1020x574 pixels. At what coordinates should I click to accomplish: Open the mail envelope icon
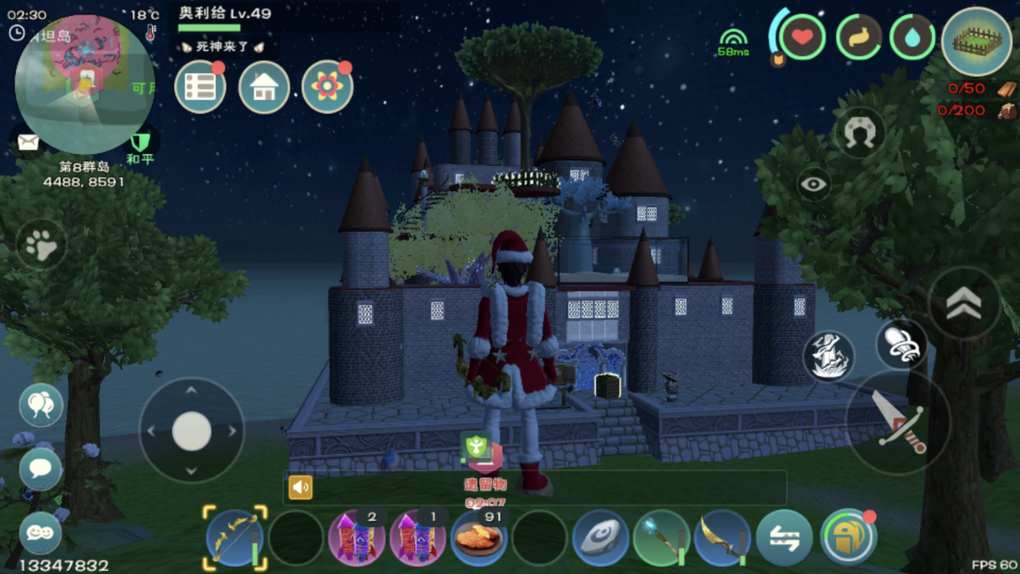click(28, 142)
